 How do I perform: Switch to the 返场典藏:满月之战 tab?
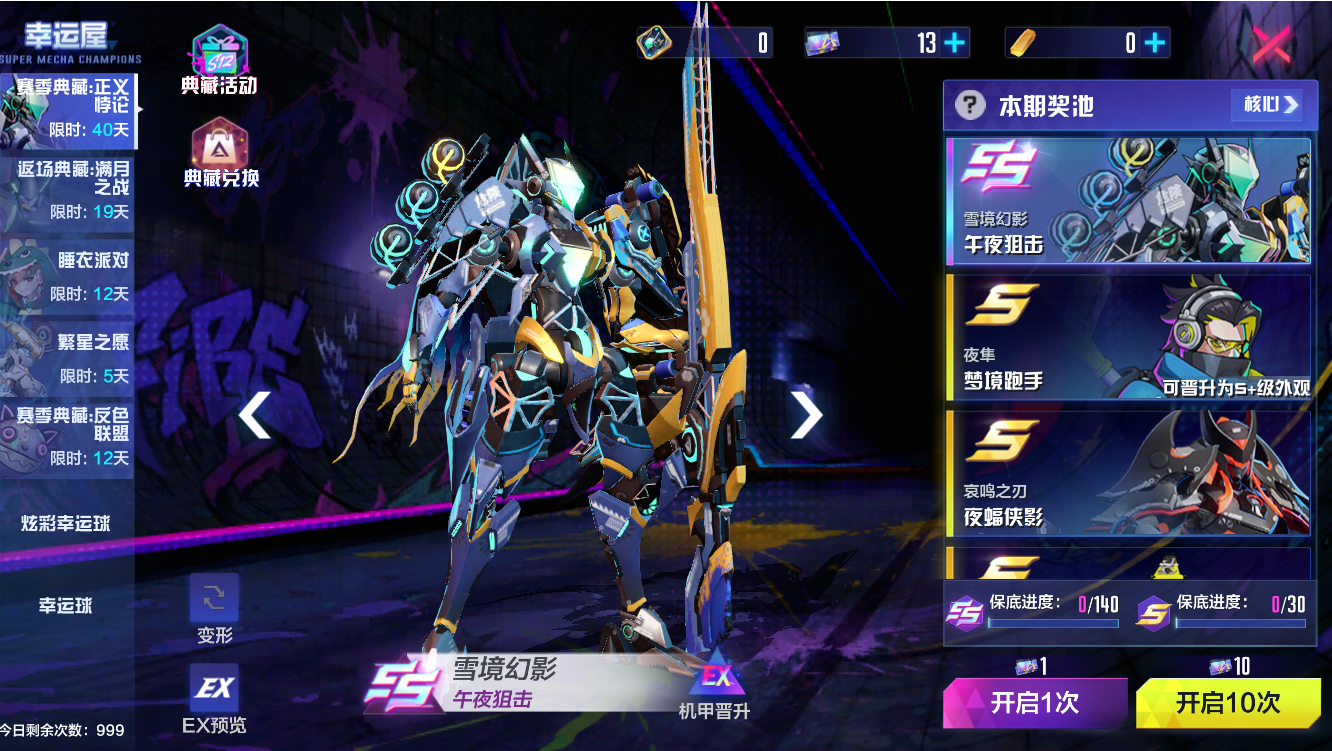pyautogui.click(x=68, y=190)
